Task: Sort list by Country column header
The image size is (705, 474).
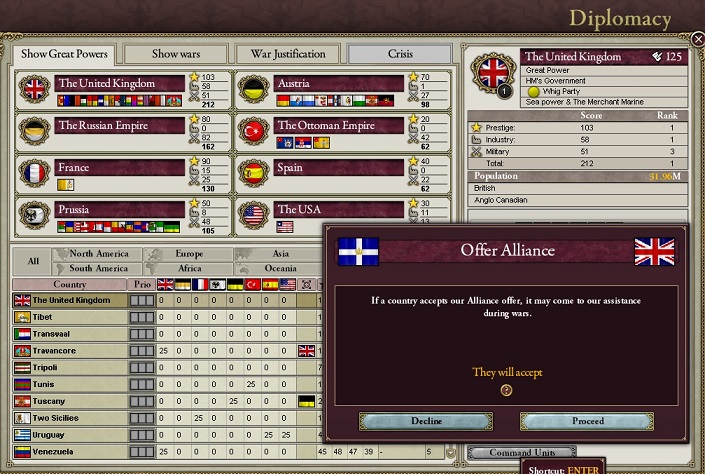Action: point(69,284)
